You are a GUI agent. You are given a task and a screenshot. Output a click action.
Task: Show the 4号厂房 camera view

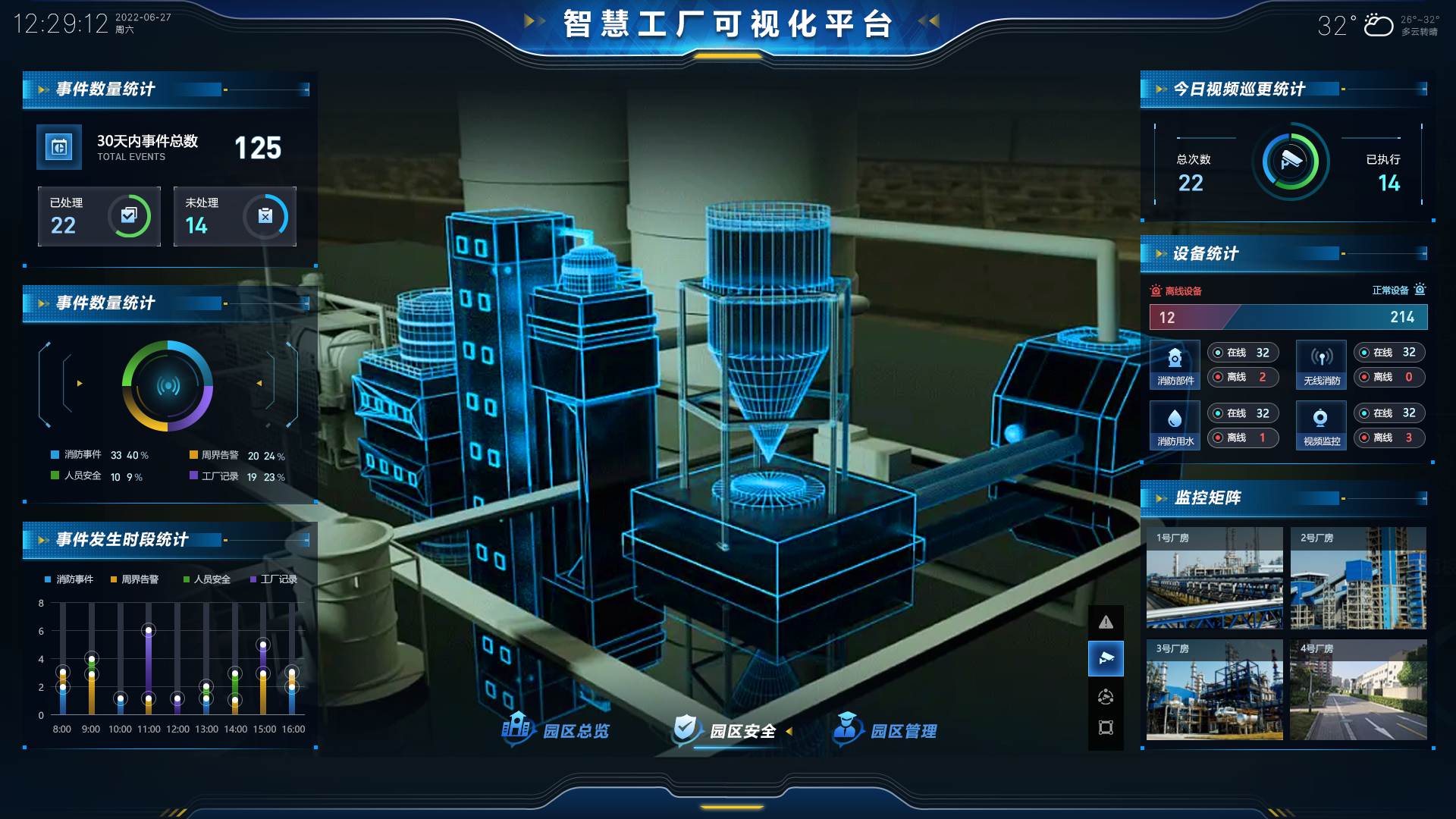[1358, 689]
